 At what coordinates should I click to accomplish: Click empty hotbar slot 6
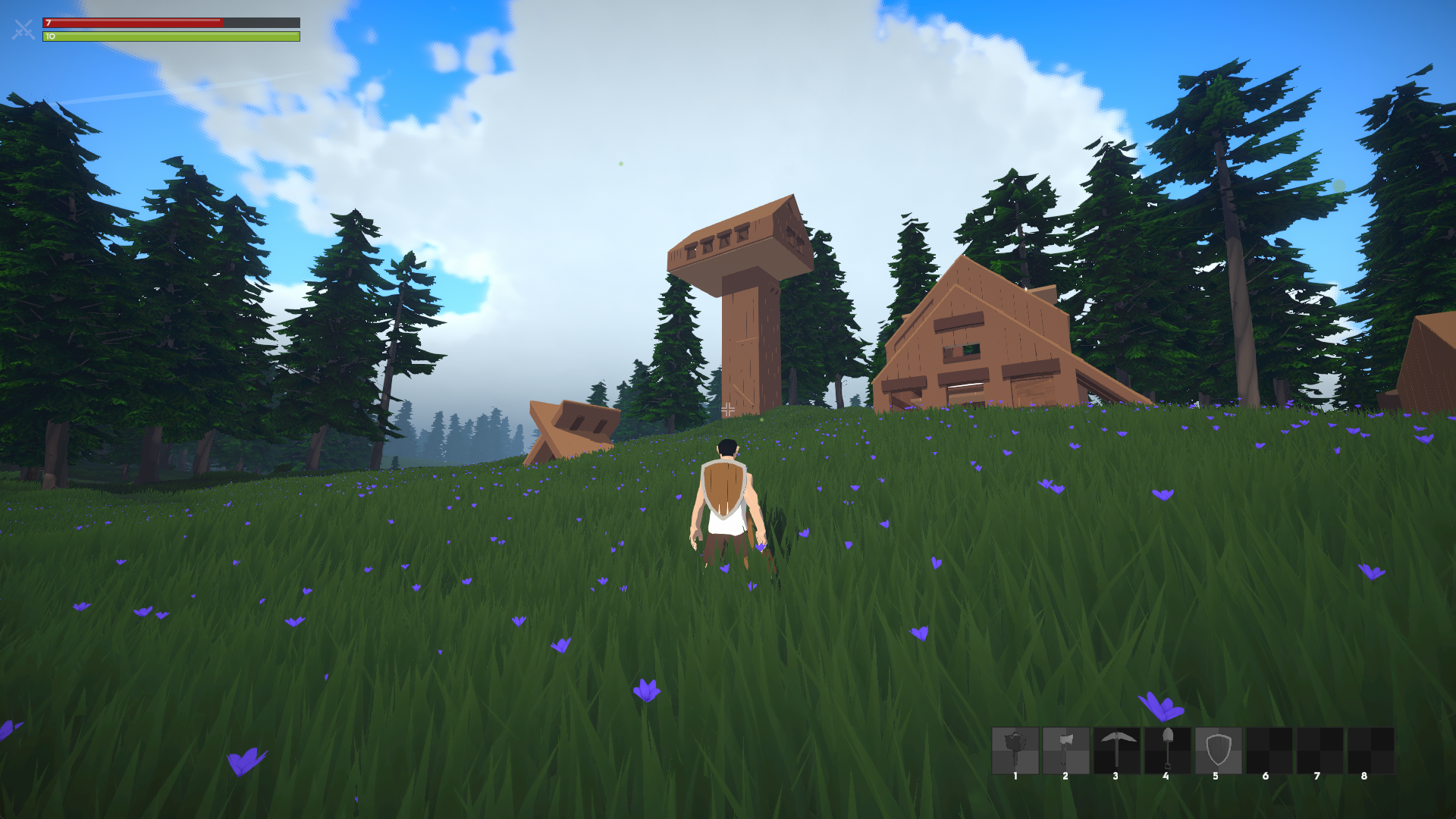(1269, 750)
